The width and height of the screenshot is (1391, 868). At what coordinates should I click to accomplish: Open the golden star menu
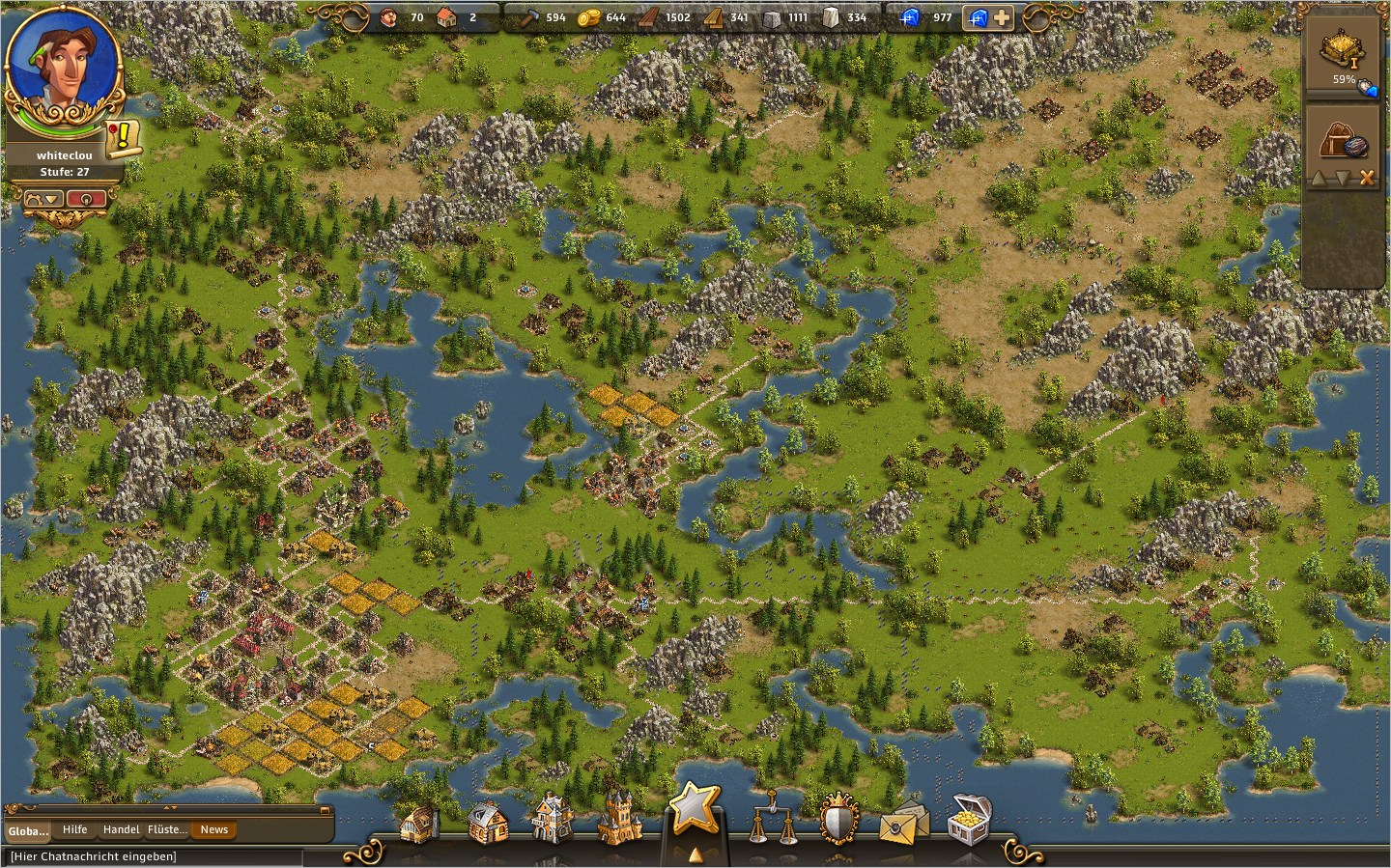pos(695,809)
